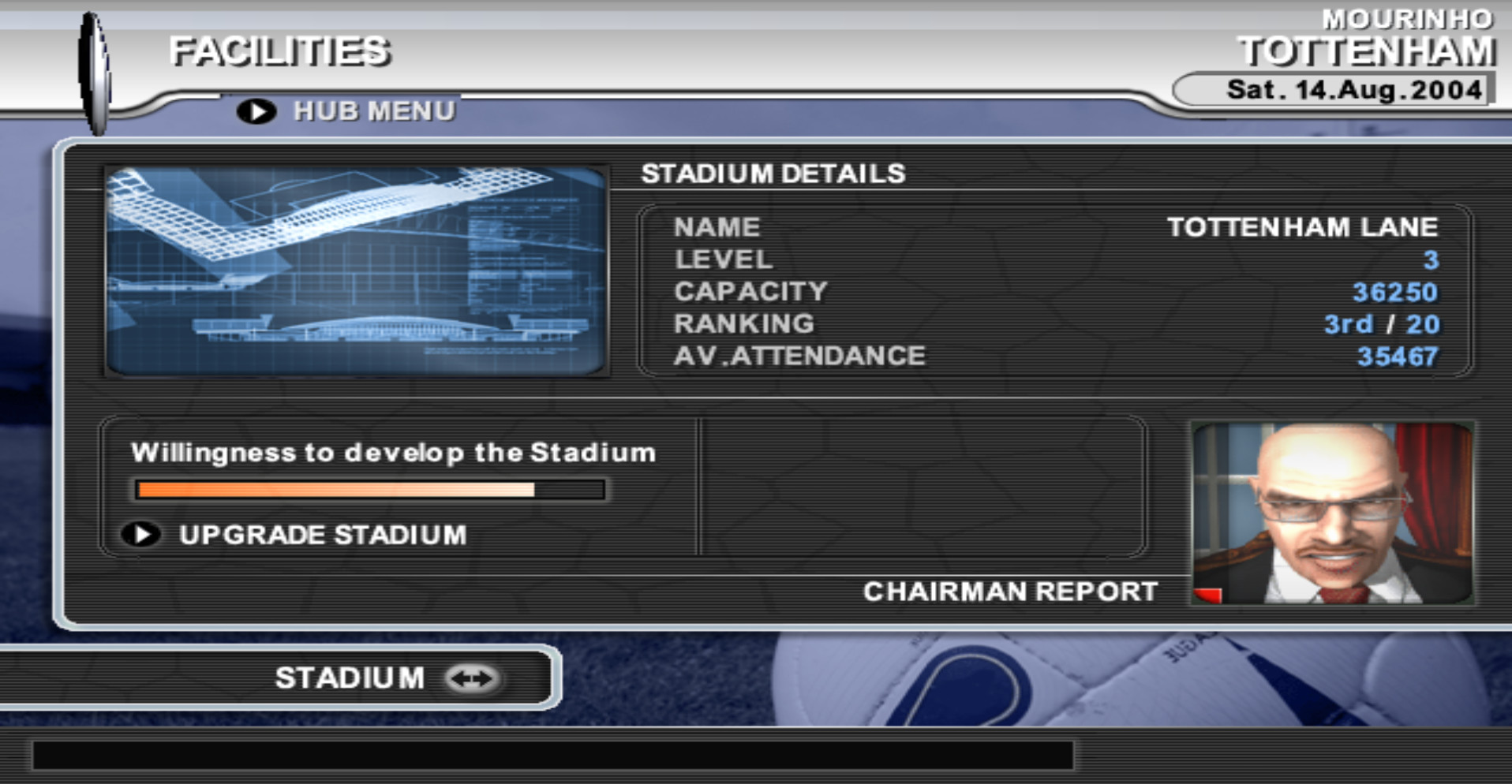Switch to the STADIUM tab
Image resolution: width=1512 pixels, height=784 pixels.
tap(347, 677)
